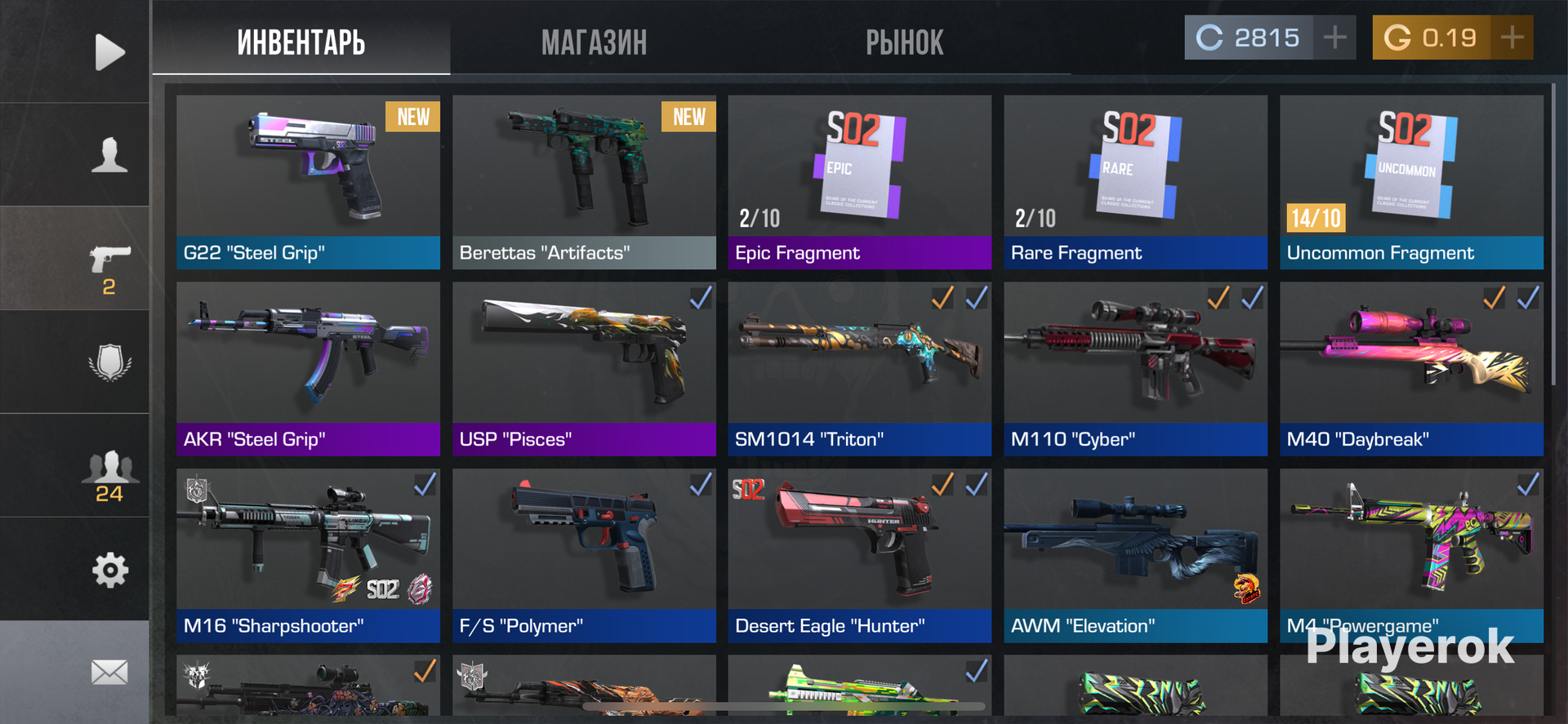Add gold currency with the plus button

coord(1512,38)
